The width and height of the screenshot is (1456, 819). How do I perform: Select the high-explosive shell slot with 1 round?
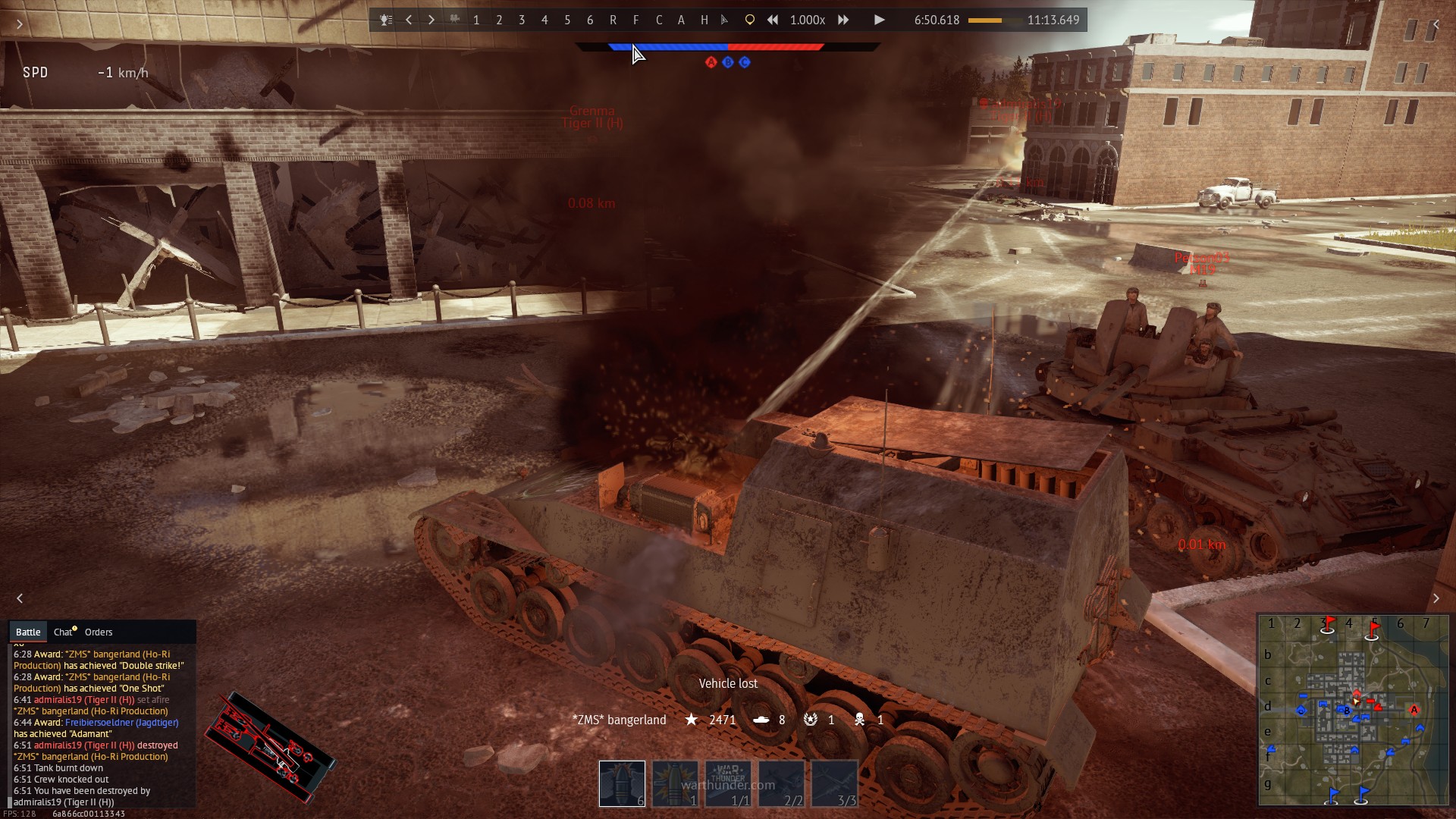coord(675,783)
